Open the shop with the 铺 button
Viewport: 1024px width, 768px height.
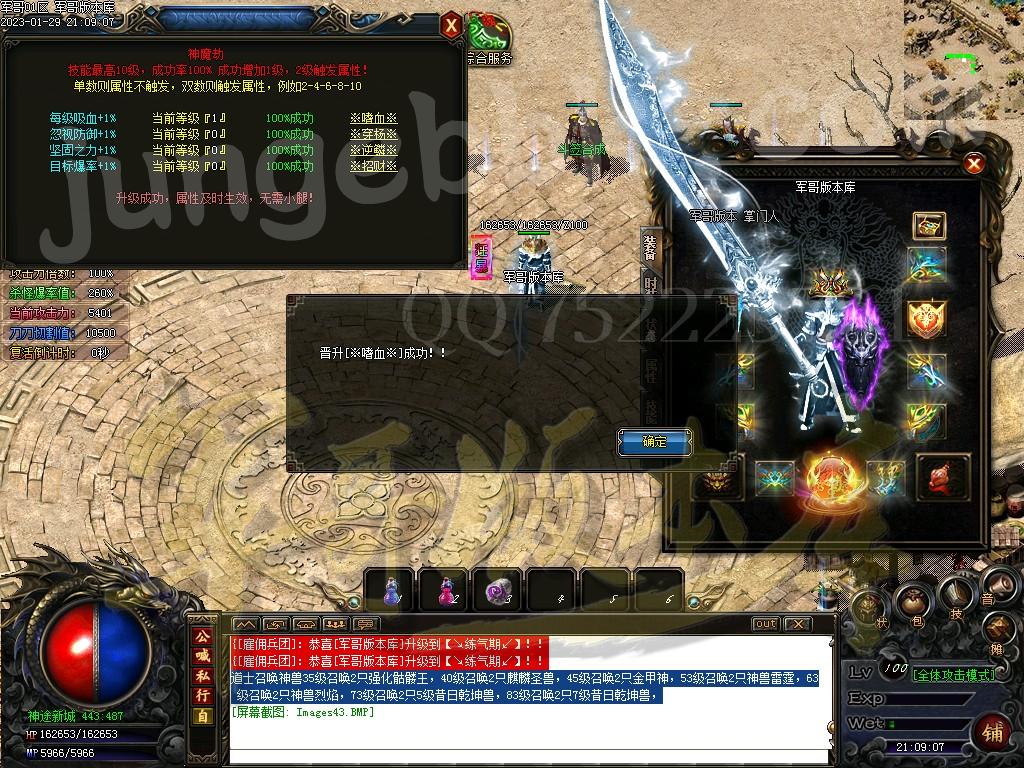click(993, 733)
